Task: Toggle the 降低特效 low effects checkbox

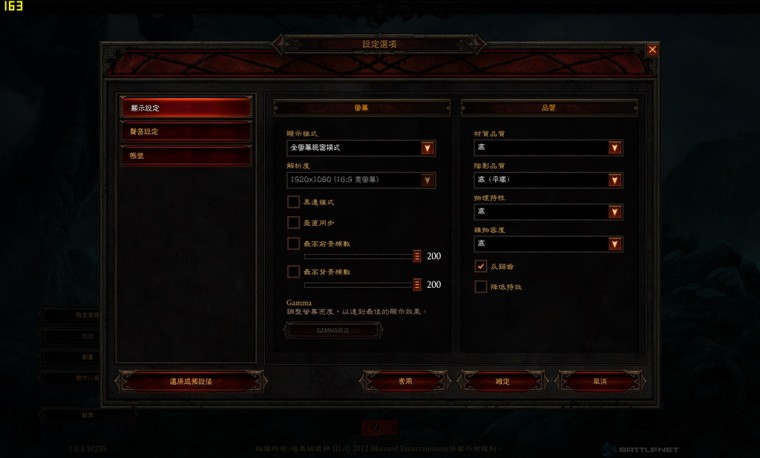Action: coord(481,287)
